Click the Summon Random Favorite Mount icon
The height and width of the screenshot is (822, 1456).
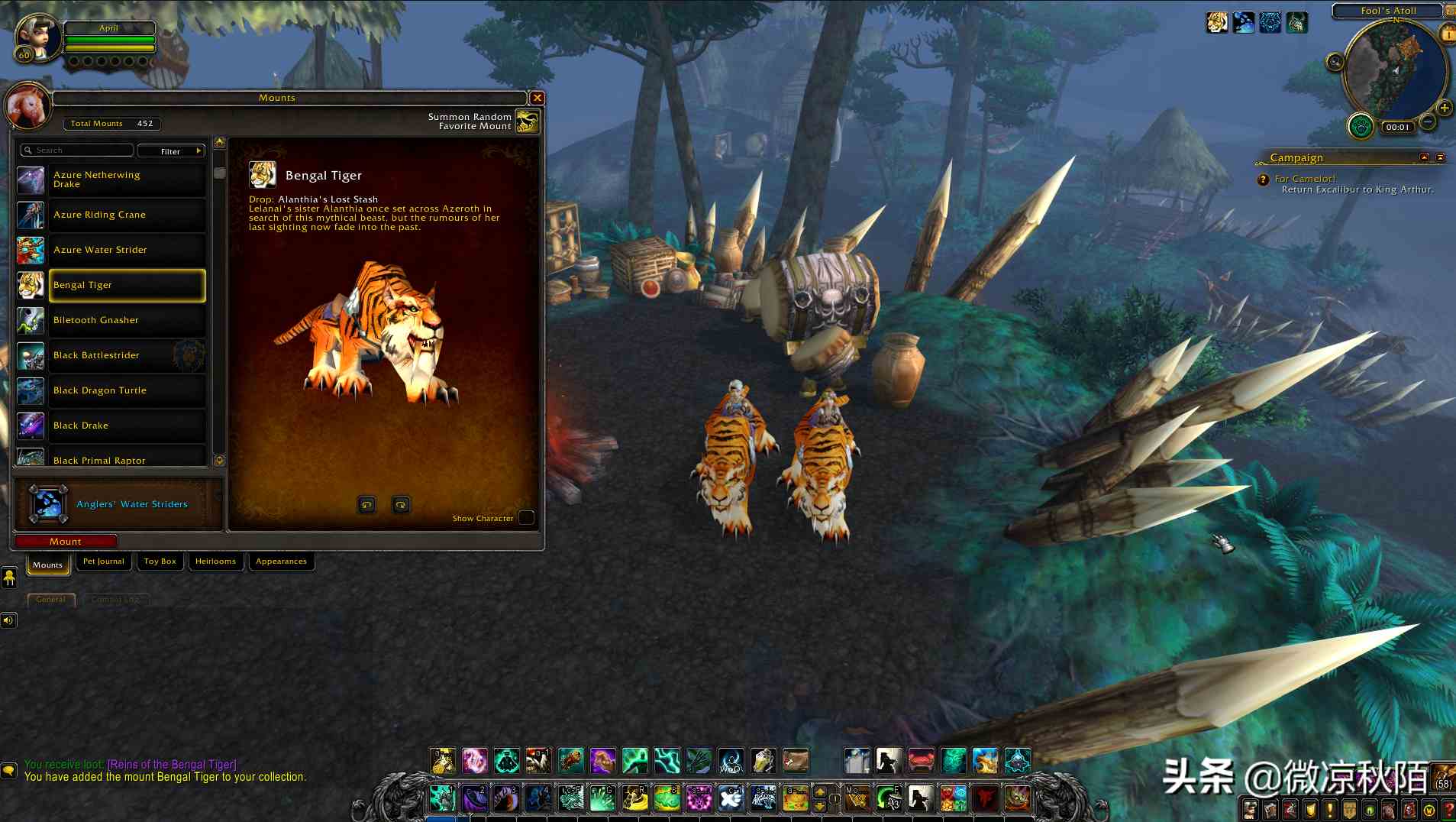coord(527,121)
